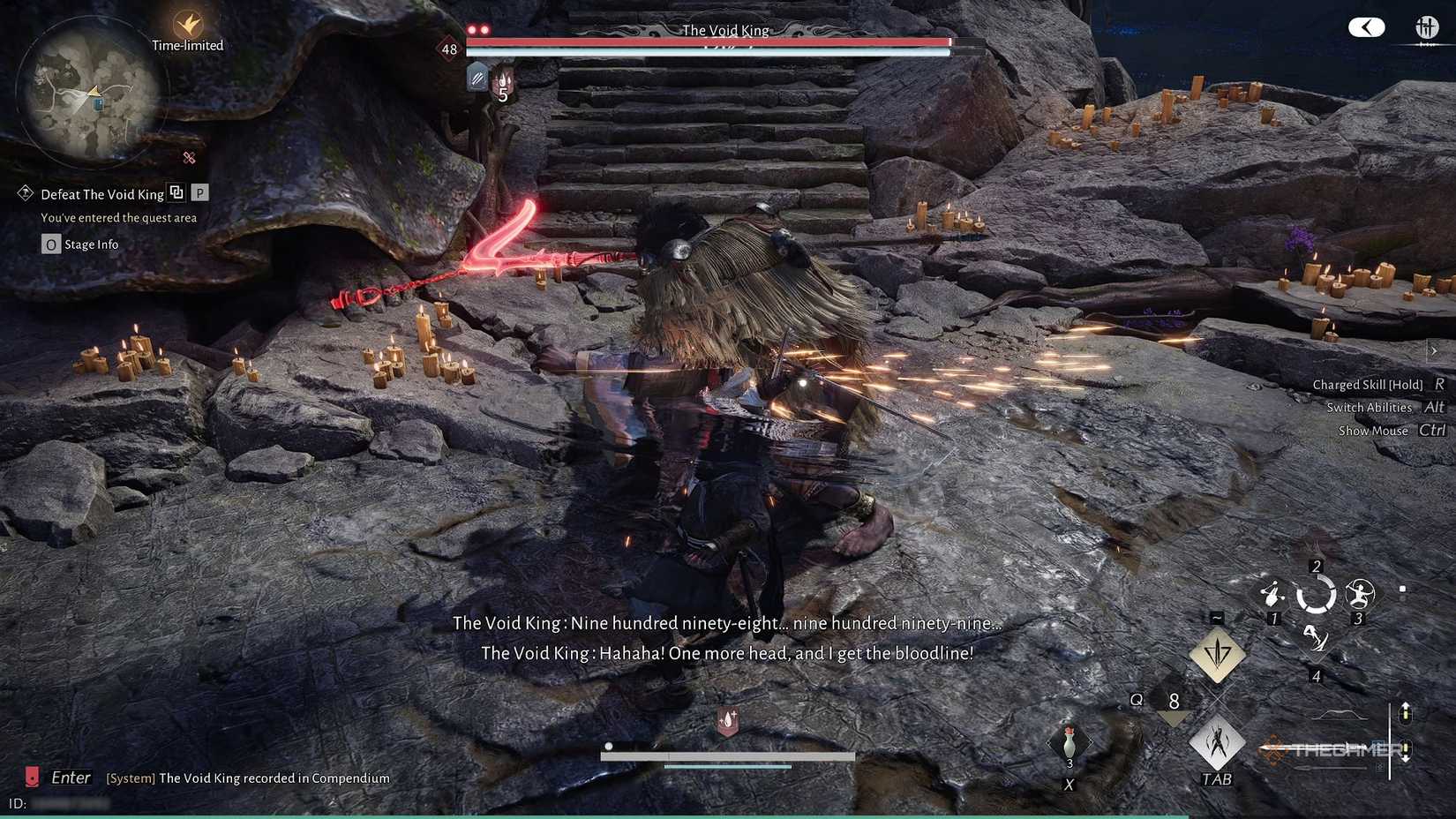Click the crossed-weapons icon in the top-right corner

point(1425,27)
